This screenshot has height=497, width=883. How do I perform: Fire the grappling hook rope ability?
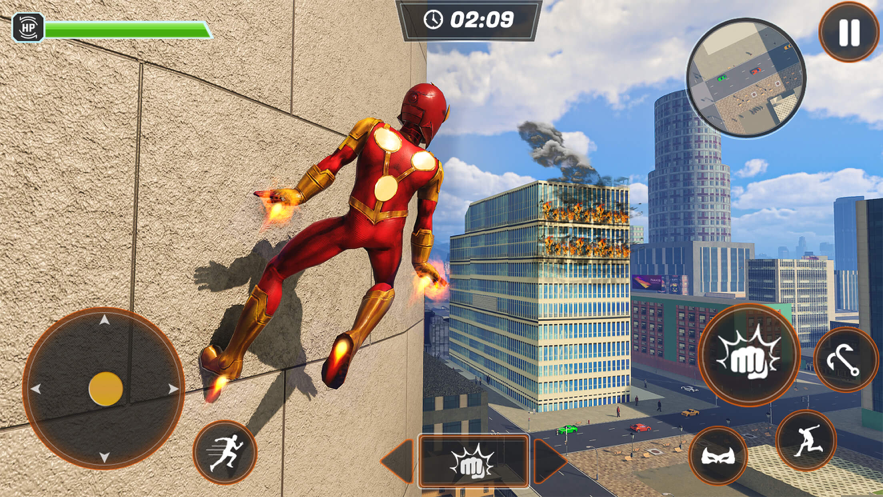845,360
